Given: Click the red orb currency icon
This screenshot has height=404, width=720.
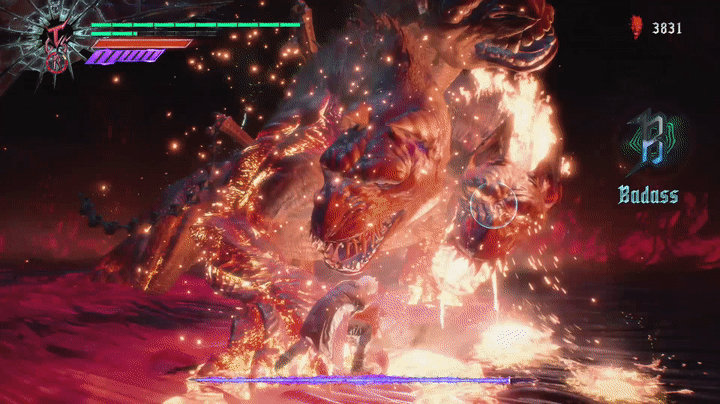Looking at the screenshot, I should [x=636, y=27].
